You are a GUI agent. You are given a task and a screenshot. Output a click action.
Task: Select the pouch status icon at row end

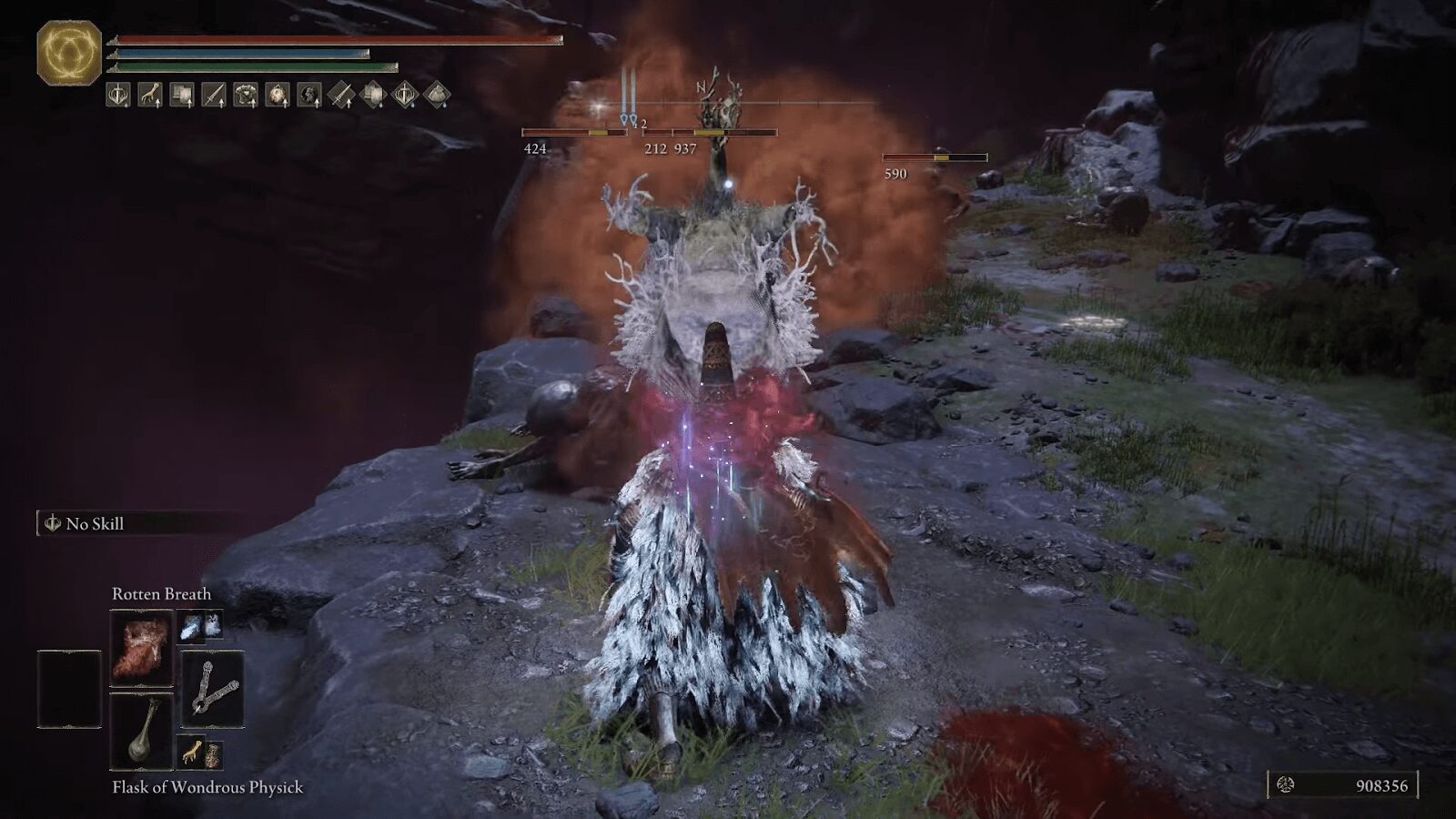438,98
